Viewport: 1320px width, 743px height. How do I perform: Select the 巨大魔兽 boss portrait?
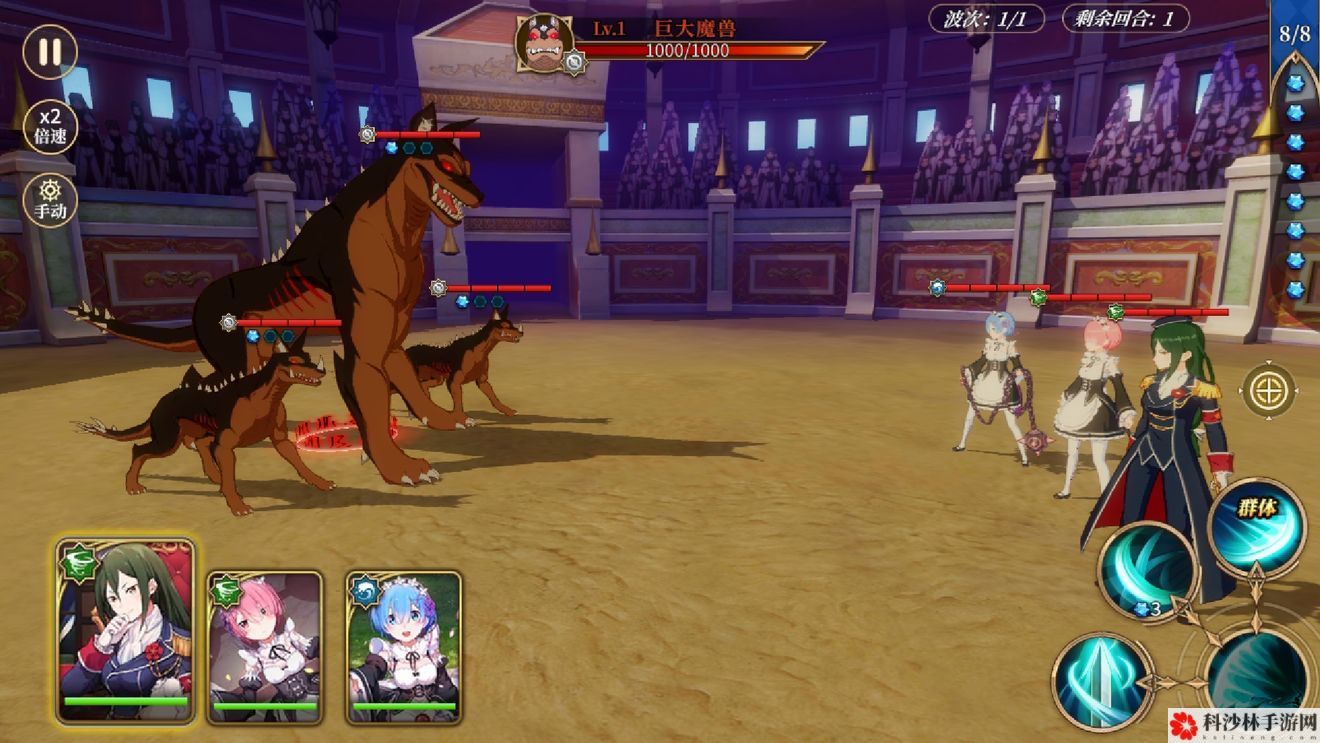[x=545, y=43]
